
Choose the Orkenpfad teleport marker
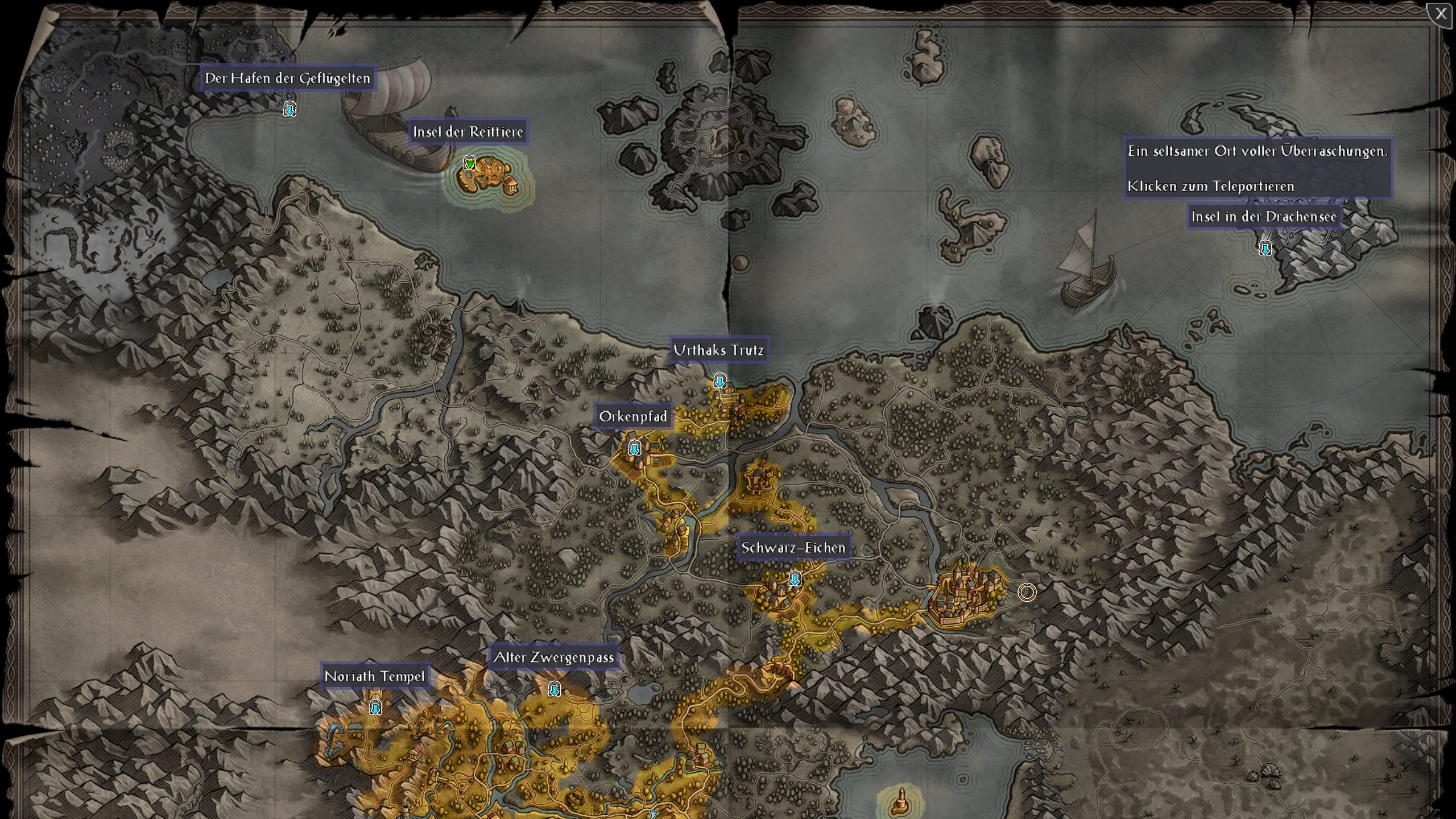(x=634, y=448)
